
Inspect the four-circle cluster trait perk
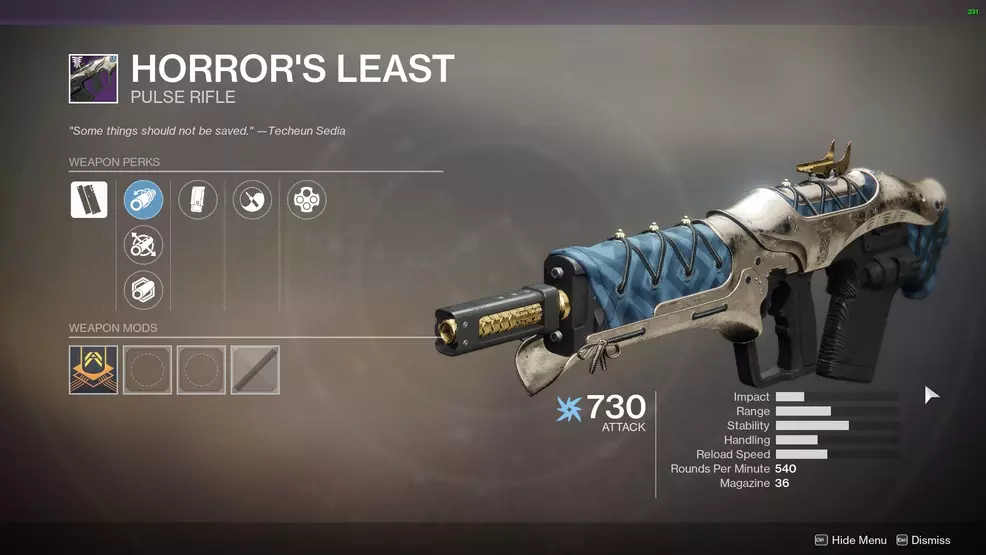click(x=306, y=200)
